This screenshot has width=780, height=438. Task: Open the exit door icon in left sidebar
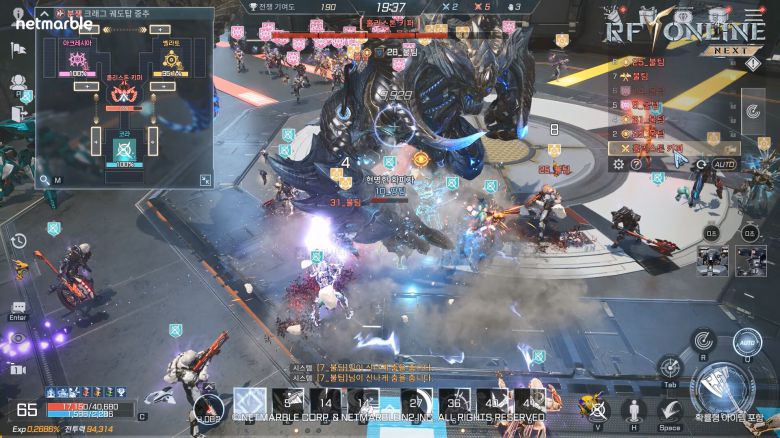[18, 114]
